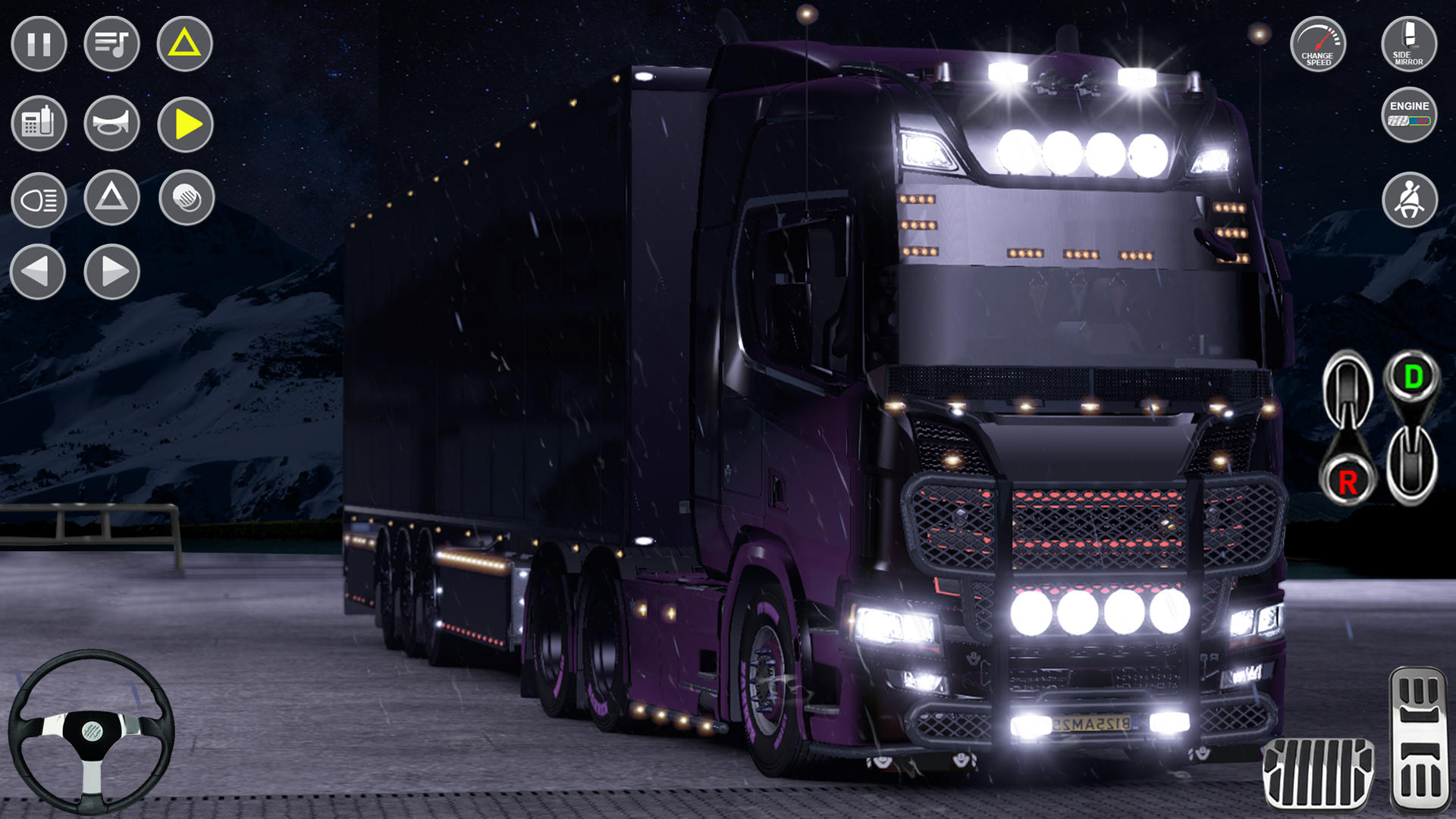Viewport: 1456px width, 819px height.
Task: Toggle the headlights
Action: [38, 200]
